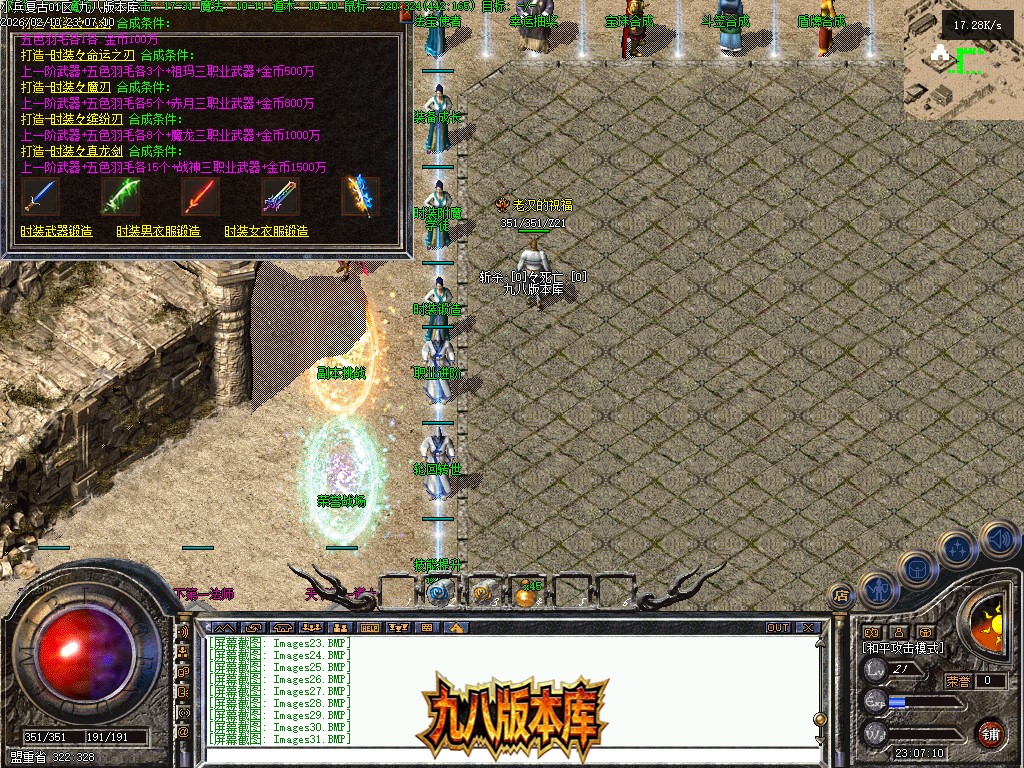Screen dimensions: 1024x768
Task: Open the 时装女衣服锻造 link
Action: 266,231
